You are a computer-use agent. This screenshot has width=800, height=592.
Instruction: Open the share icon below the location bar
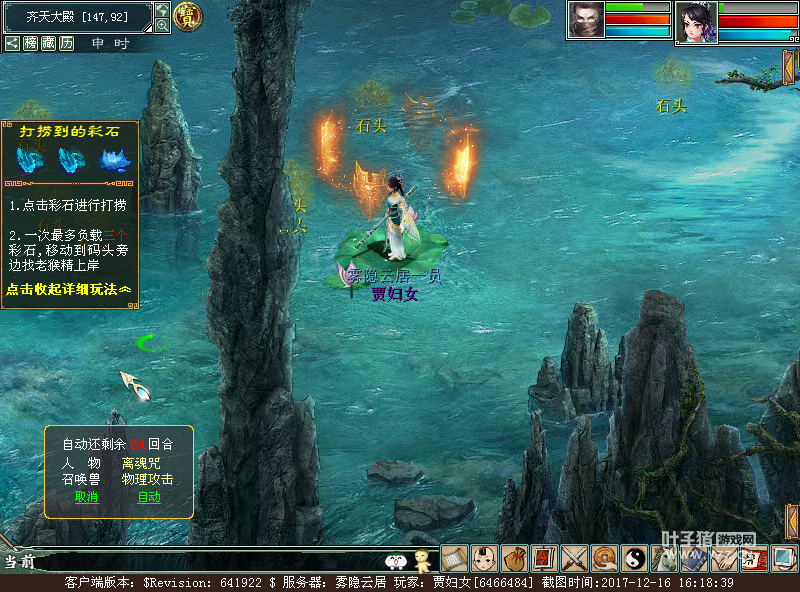(x=12, y=43)
